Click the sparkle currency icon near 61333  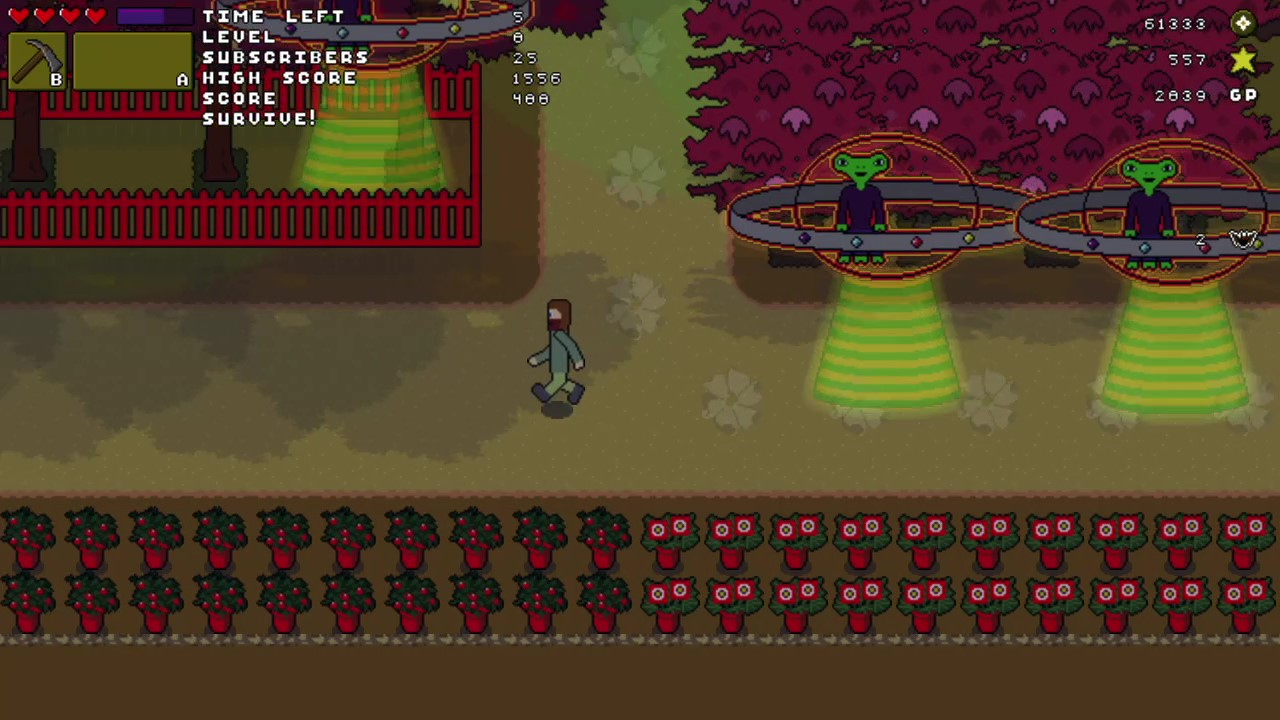click(x=1242, y=23)
